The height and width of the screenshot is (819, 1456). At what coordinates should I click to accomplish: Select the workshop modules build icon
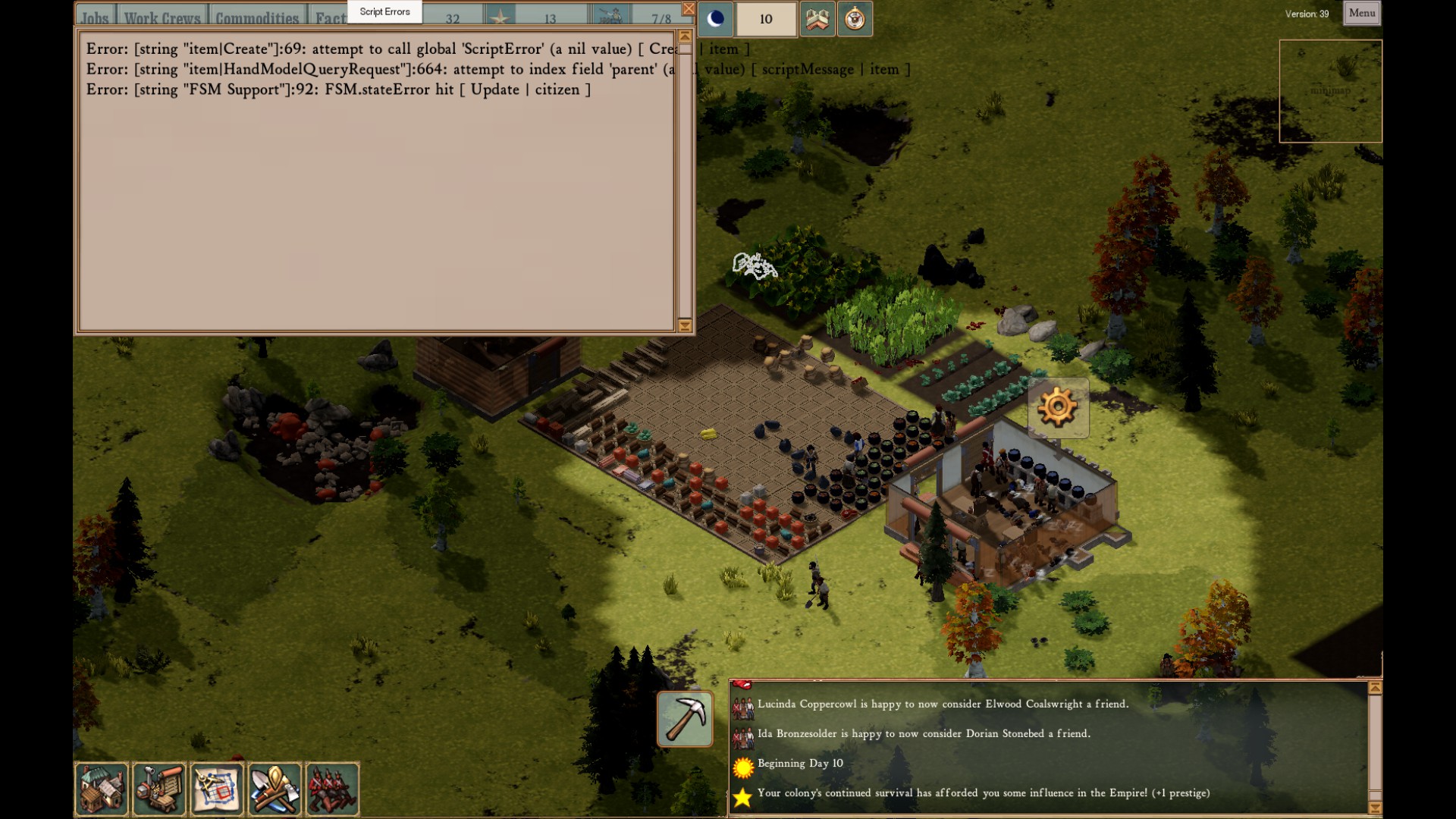(x=159, y=789)
